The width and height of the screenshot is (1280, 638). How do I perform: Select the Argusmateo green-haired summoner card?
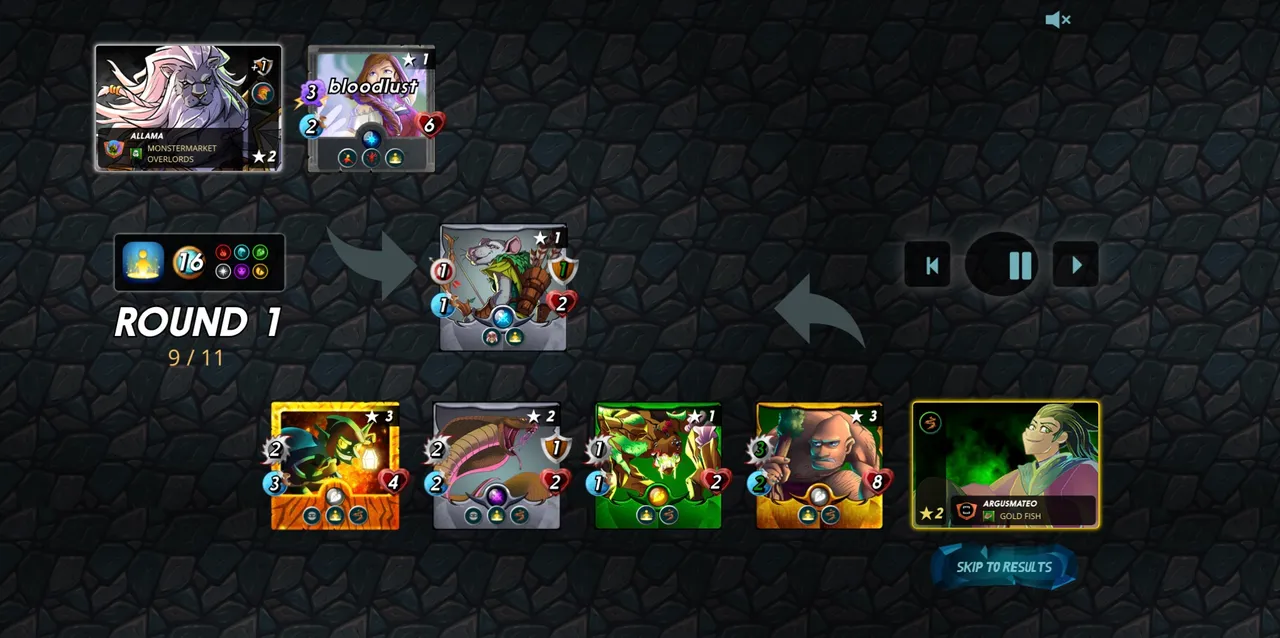(x=1005, y=464)
